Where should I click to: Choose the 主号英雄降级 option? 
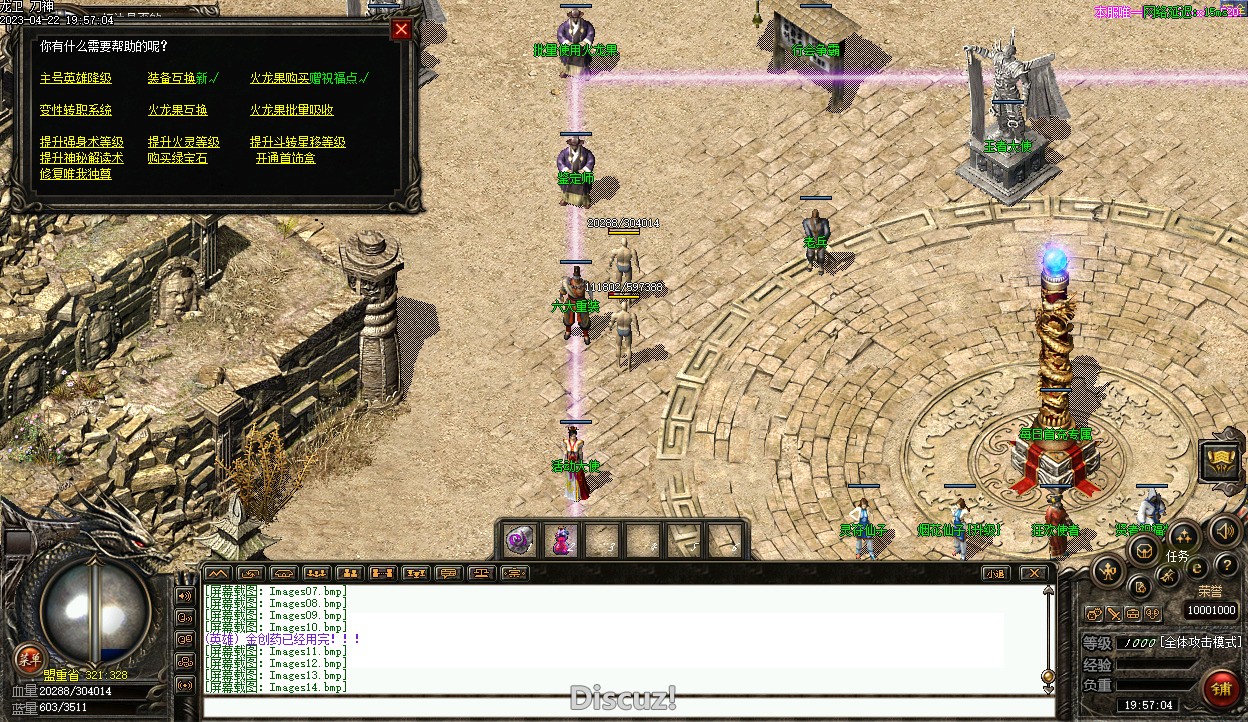coord(76,78)
